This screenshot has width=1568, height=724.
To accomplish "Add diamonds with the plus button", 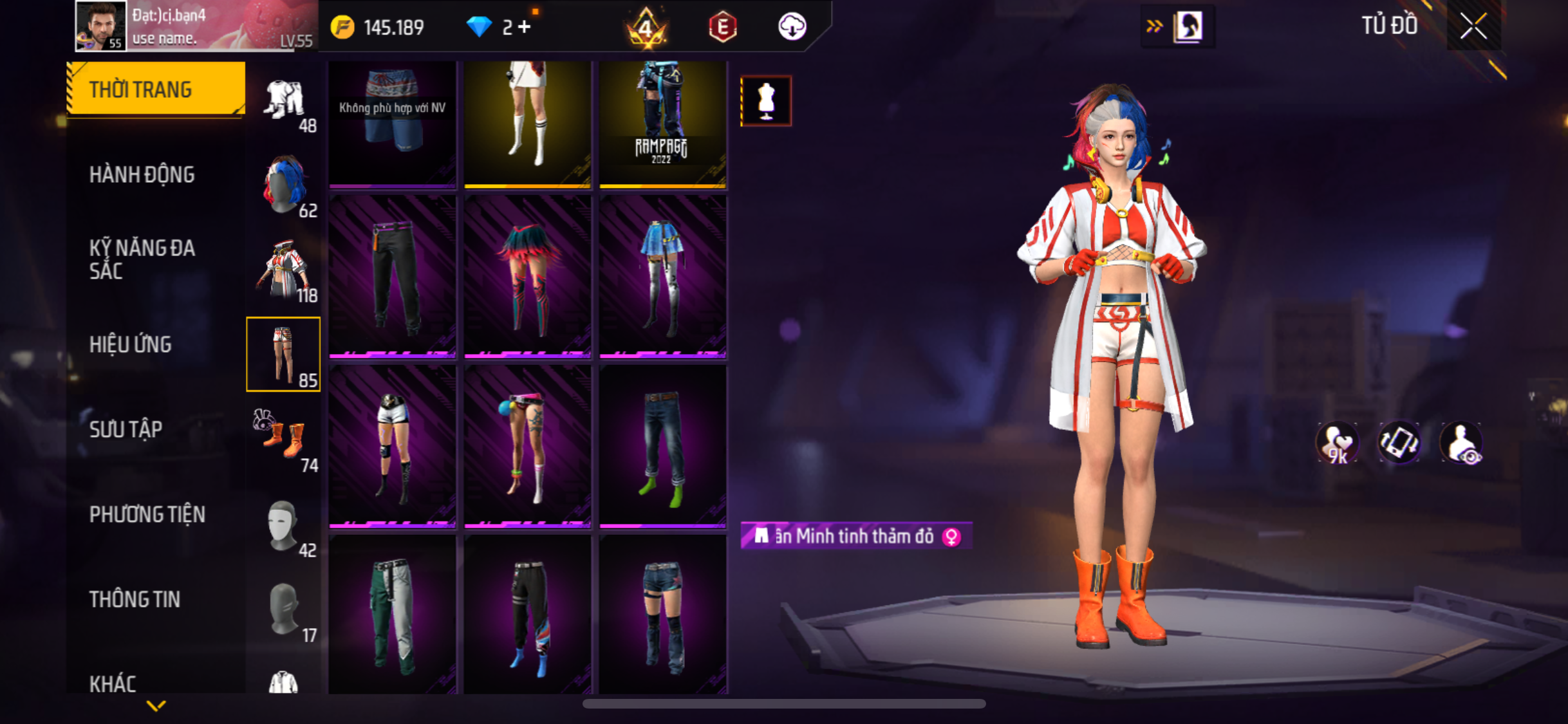I will pos(525,27).
